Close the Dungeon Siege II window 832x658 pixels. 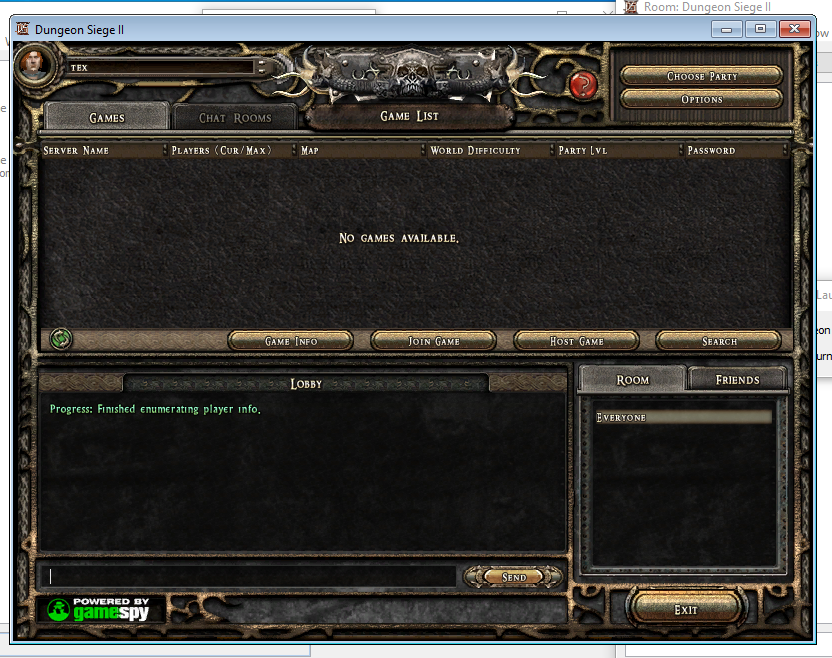795,29
